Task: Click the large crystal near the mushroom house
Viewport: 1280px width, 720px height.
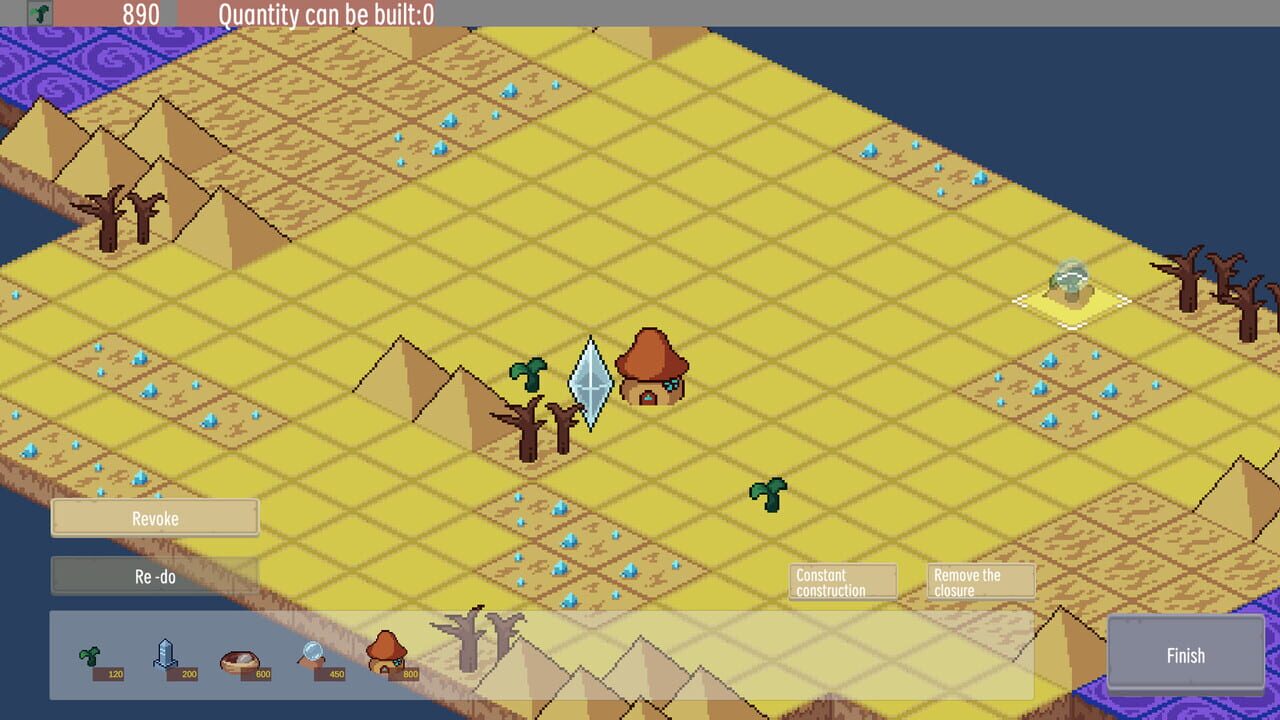Action: point(592,385)
